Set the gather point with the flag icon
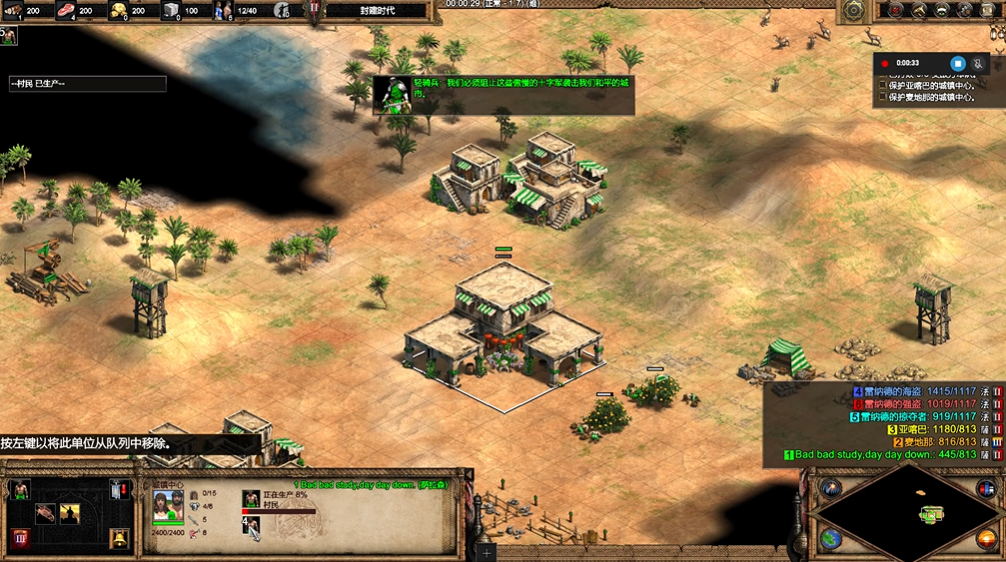 pos(119,490)
